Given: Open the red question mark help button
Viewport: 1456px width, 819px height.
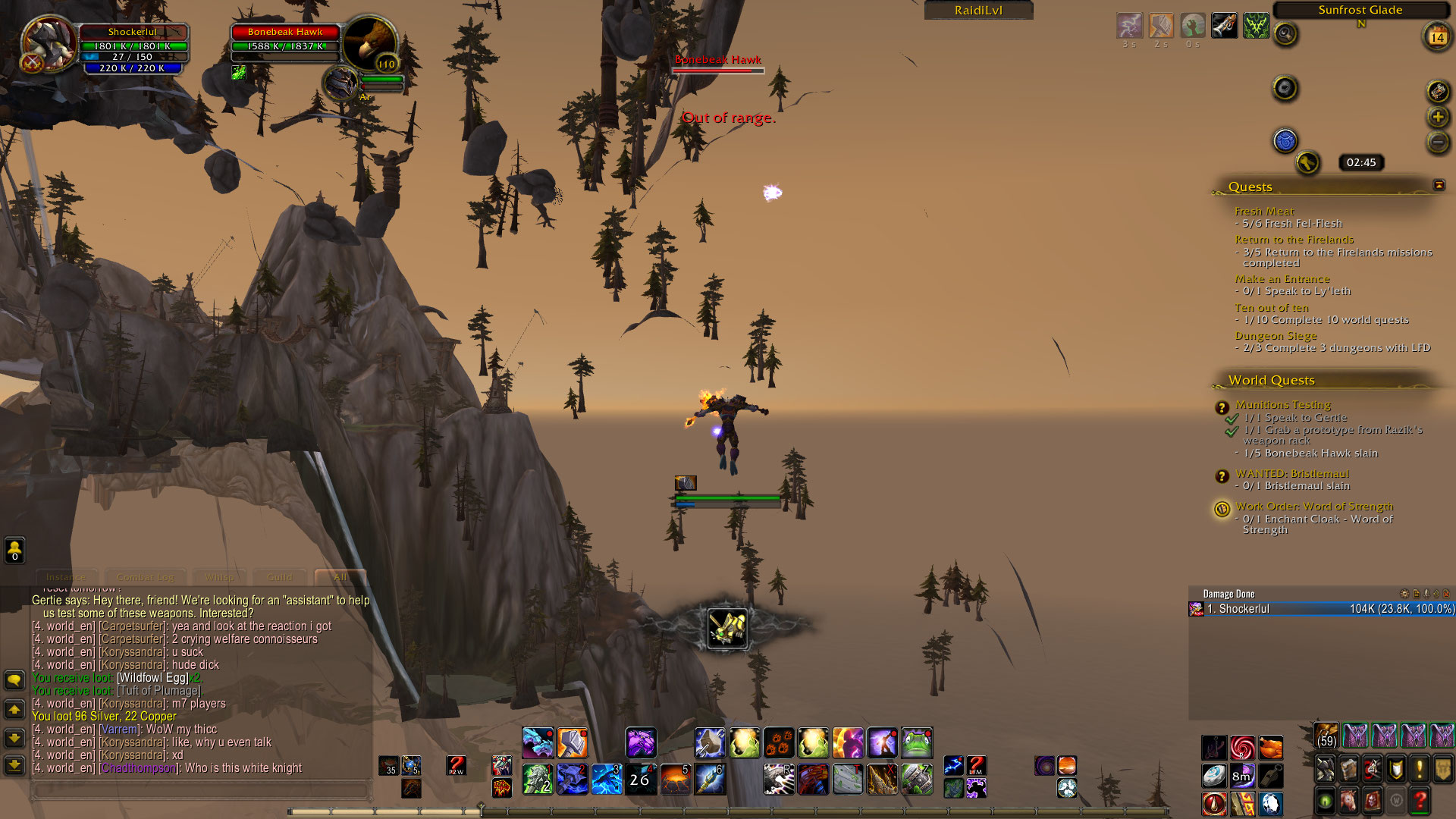Looking at the screenshot, I should (x=1420, y=801).
